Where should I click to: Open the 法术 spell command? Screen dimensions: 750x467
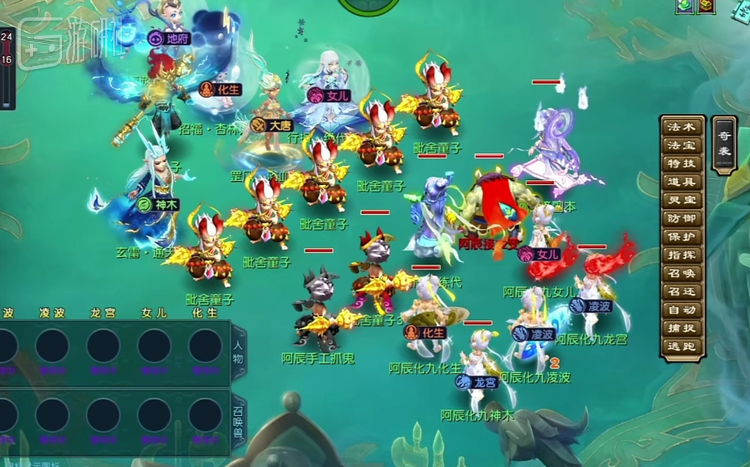[x=681, y=128]
